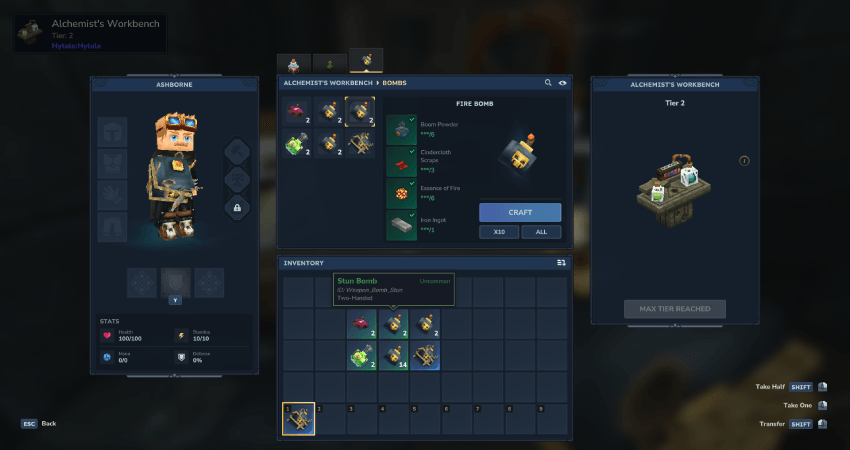
Task: Select the crossbow-like device recipe
Action: pyautogui.click(x=362, y=144)
